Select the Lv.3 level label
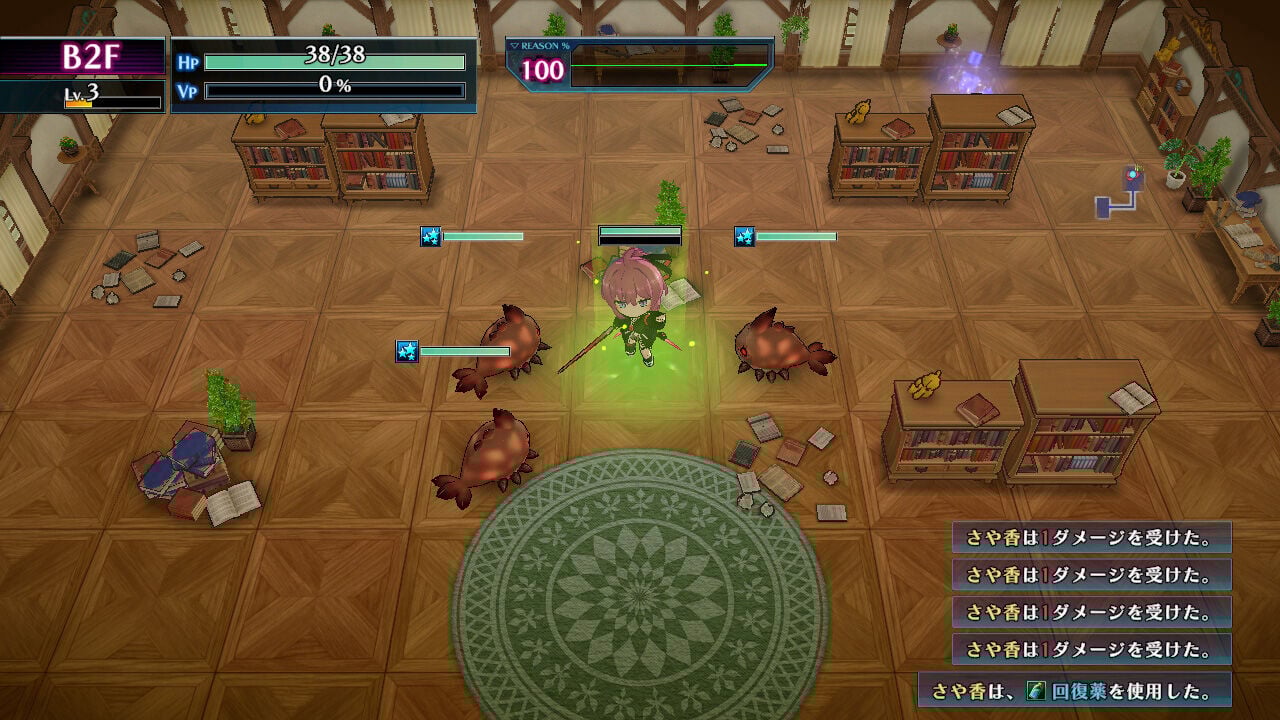The height and width of the screenshot is (720, 1280). point(78,95)
